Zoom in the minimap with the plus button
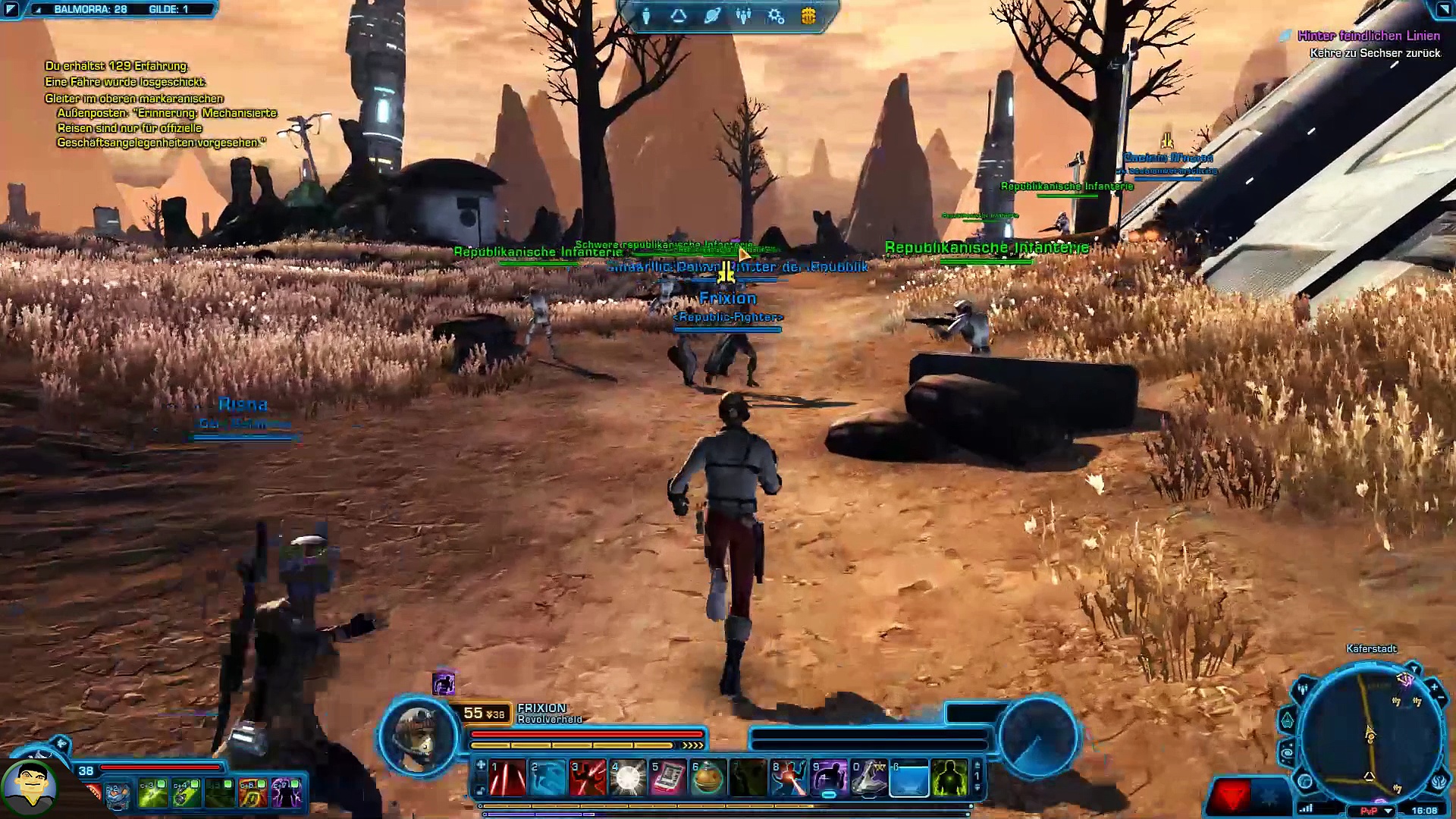Viewport: 1456px width, 819px height. [1435, 688]
